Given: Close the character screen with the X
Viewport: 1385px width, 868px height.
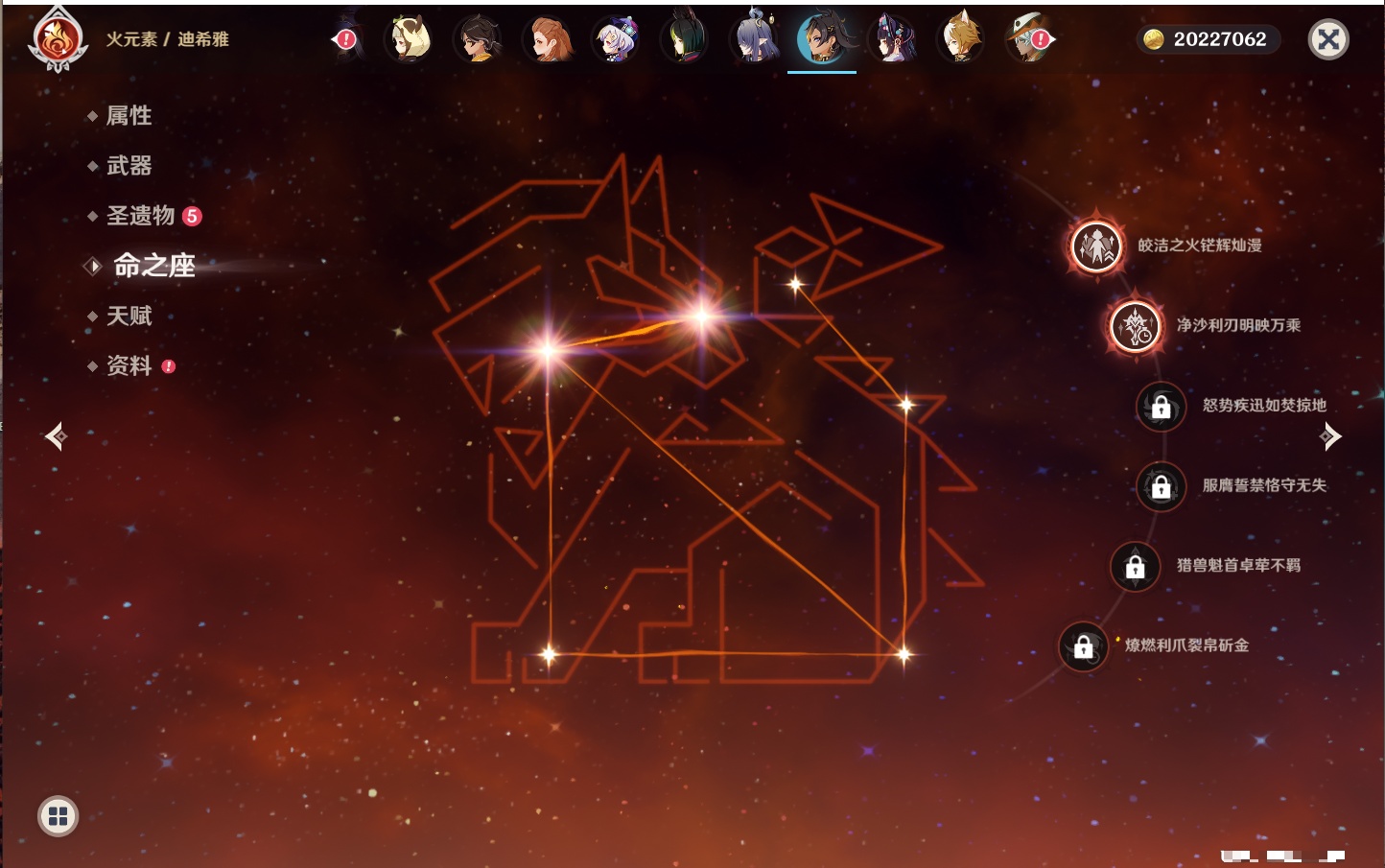Looking at the screenshot, I should click(x=1328, y=39).
